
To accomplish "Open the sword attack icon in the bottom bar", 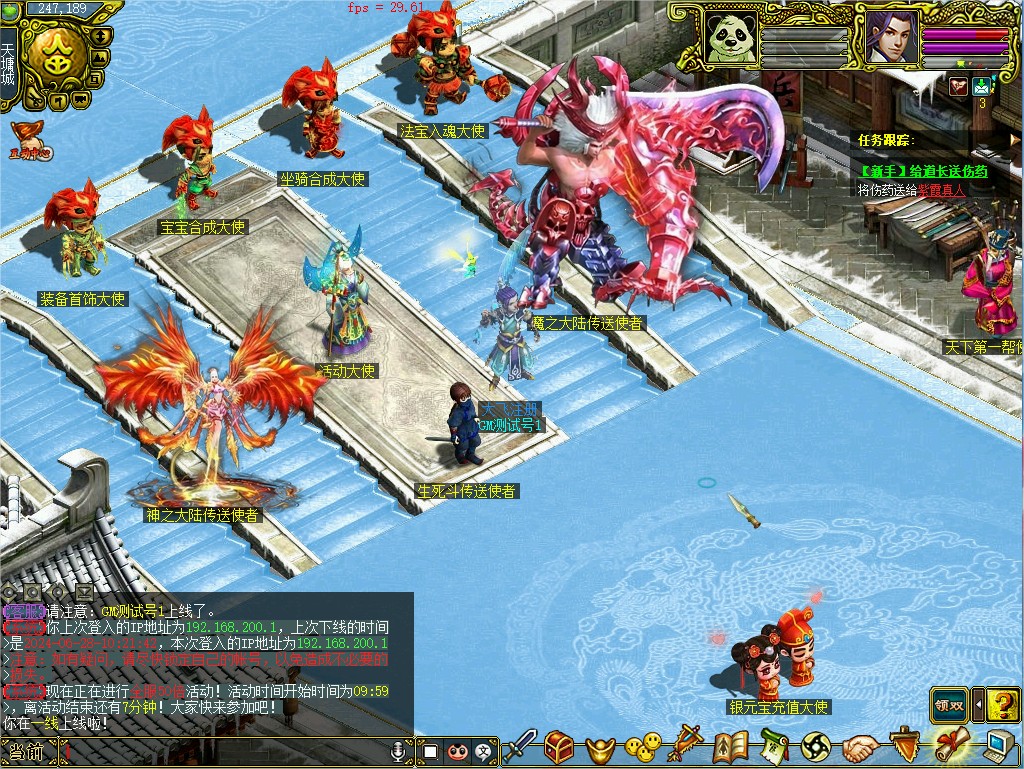I will [x=520, y=746].
